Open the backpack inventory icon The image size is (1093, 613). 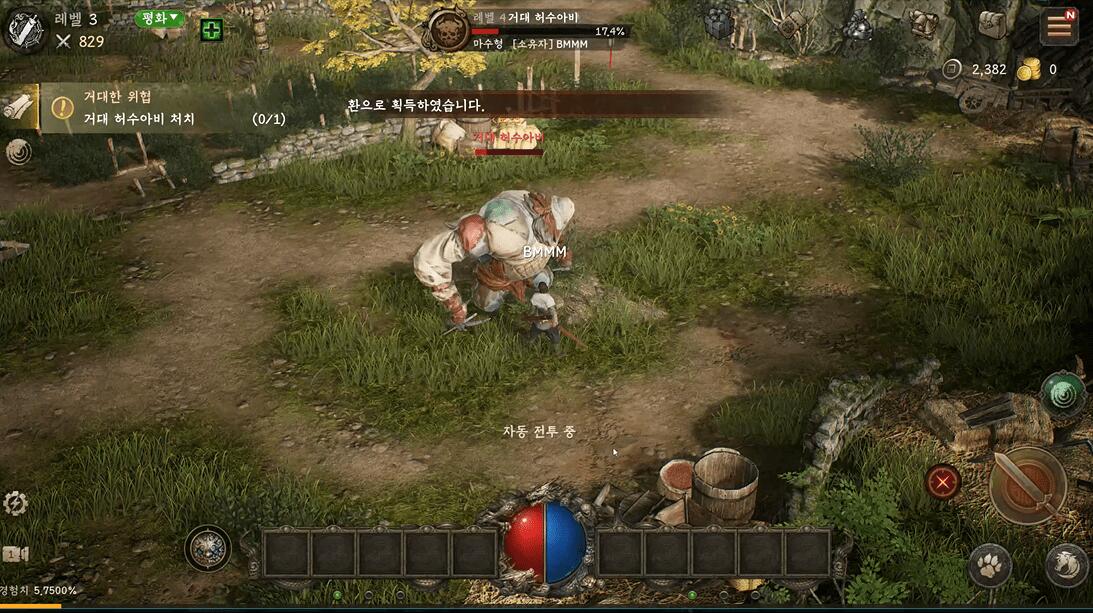coord(991,26)
